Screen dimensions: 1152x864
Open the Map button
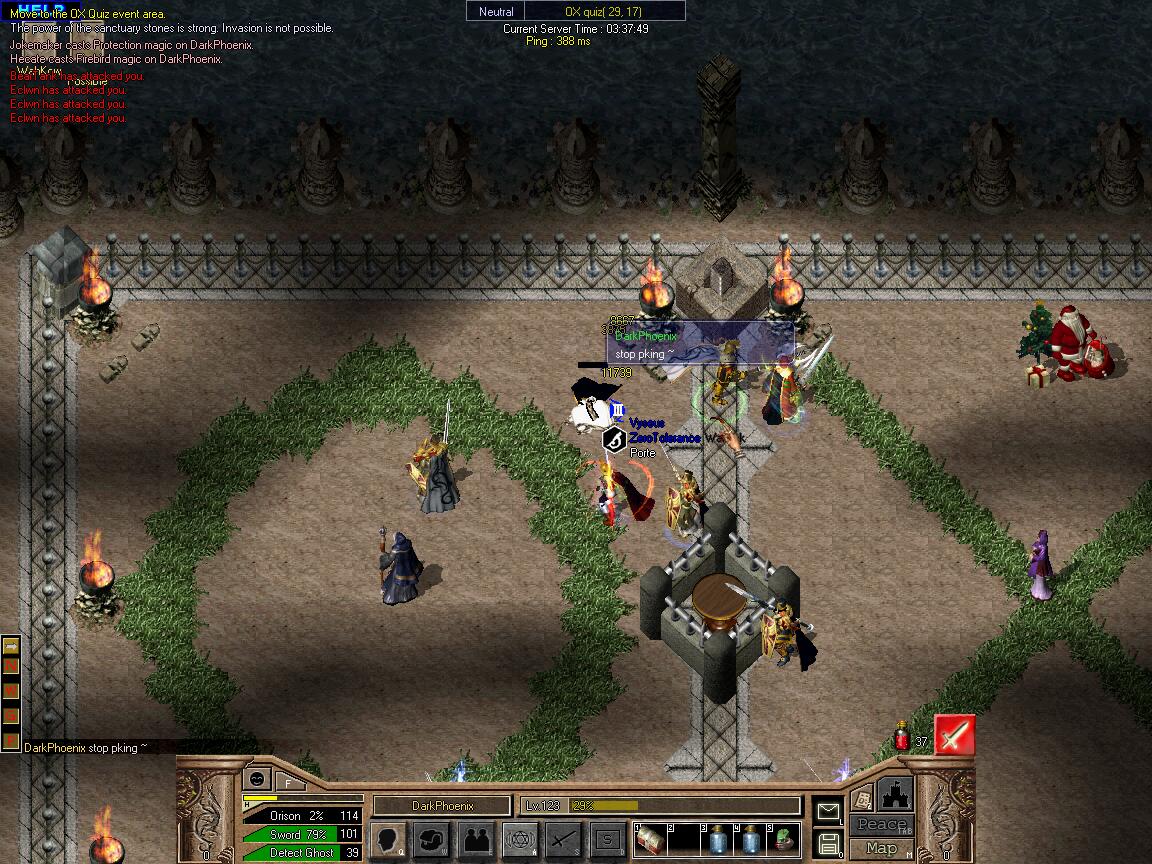[881, 848]
